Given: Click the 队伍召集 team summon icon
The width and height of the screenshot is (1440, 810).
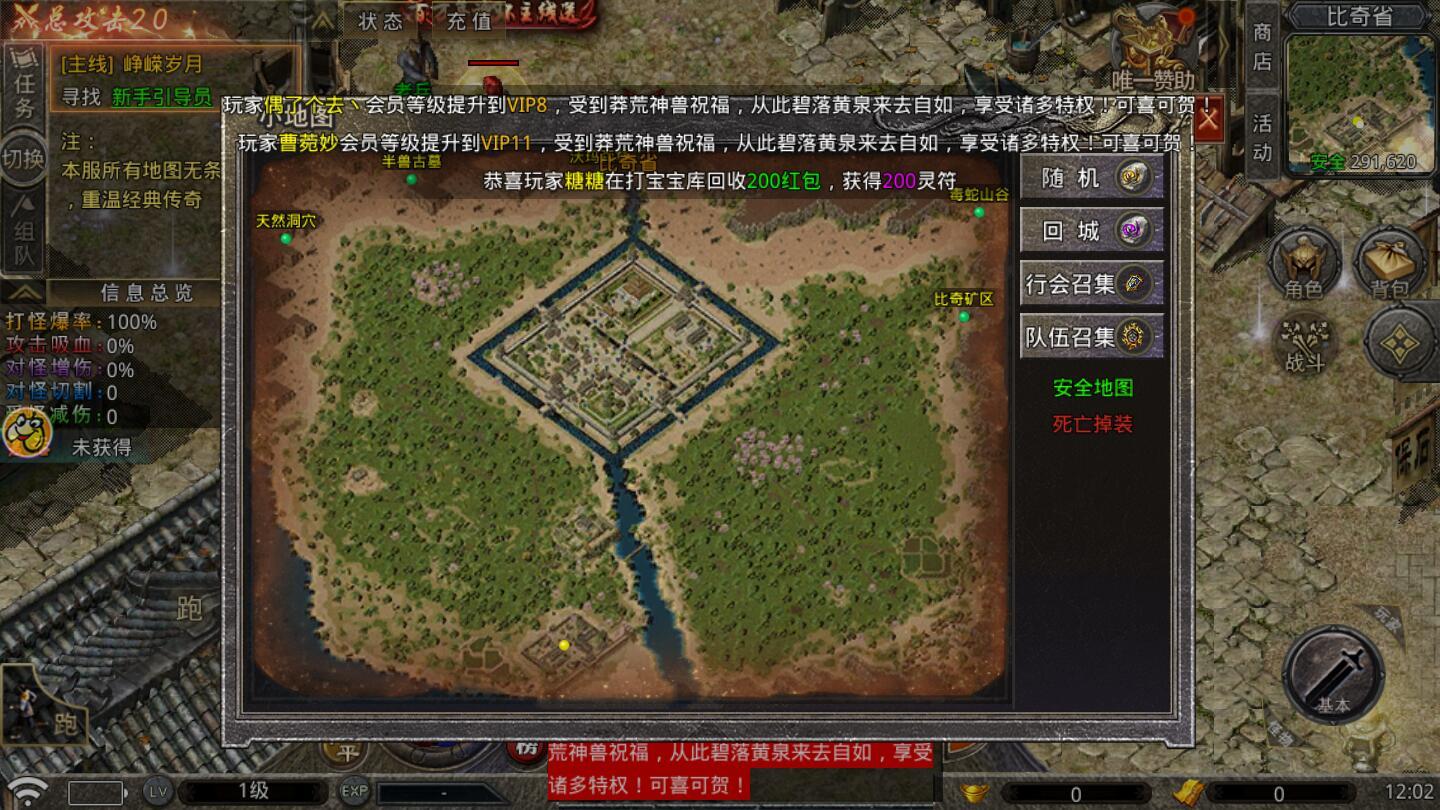Looking at the screenshot, I should pos(1092,336).
